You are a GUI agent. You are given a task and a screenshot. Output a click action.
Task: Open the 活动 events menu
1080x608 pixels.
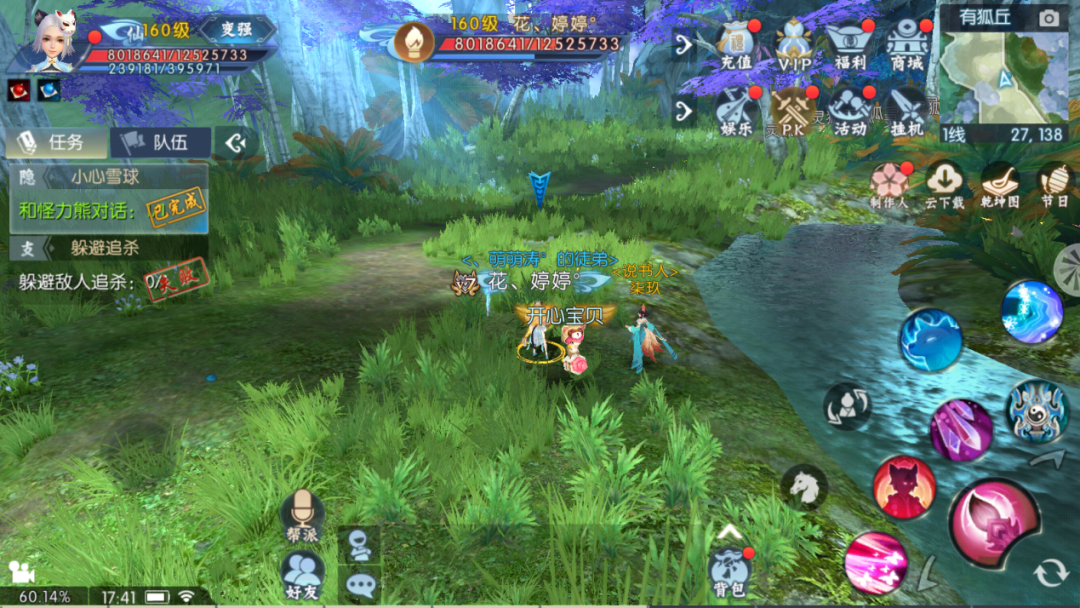point(850,111)
